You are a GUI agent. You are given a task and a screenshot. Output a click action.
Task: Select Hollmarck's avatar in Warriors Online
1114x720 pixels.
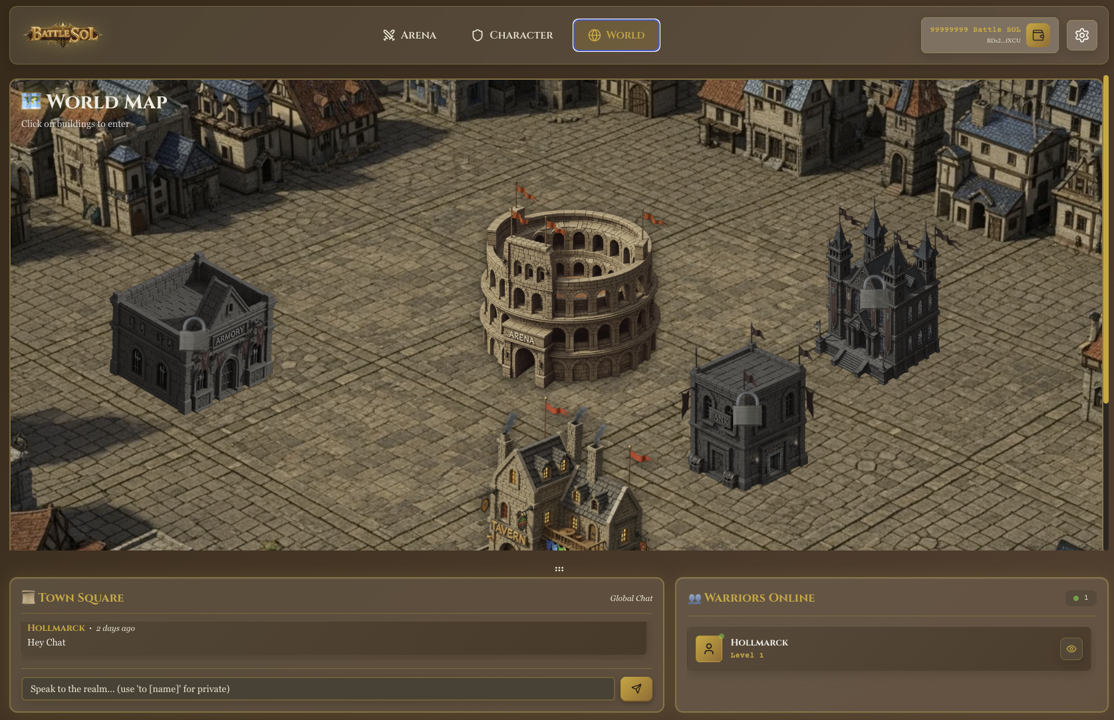click(709, 649)
